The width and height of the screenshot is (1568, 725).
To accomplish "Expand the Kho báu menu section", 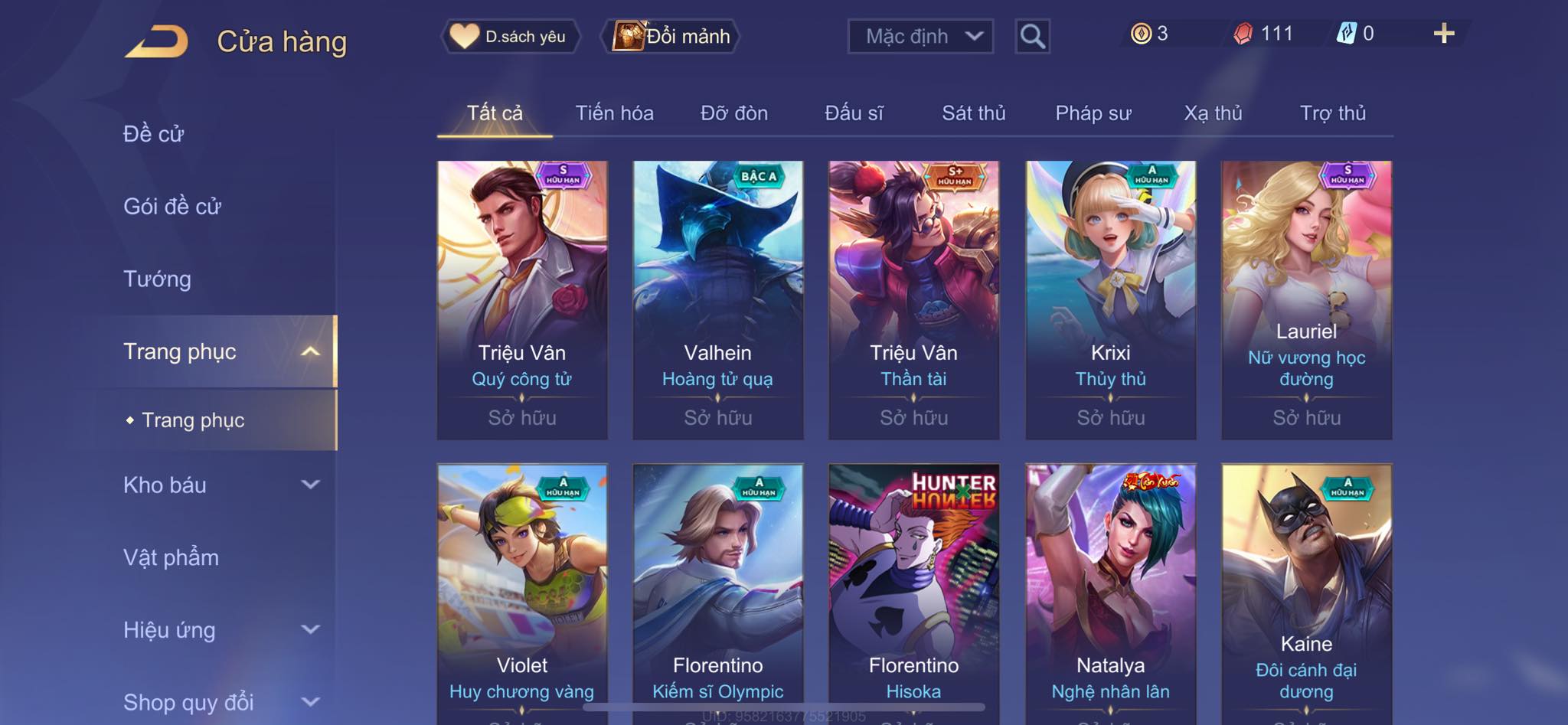I will pos(220,485).
